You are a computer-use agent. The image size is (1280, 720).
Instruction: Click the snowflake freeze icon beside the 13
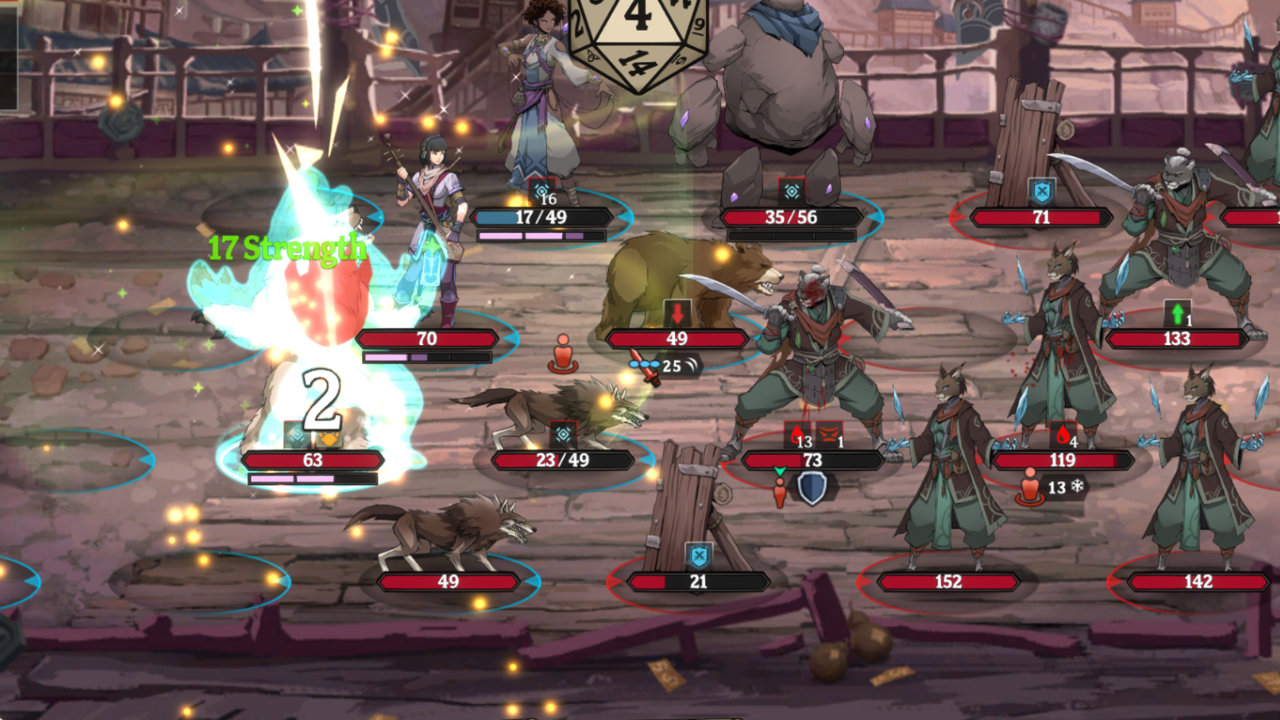[1077, 486]
